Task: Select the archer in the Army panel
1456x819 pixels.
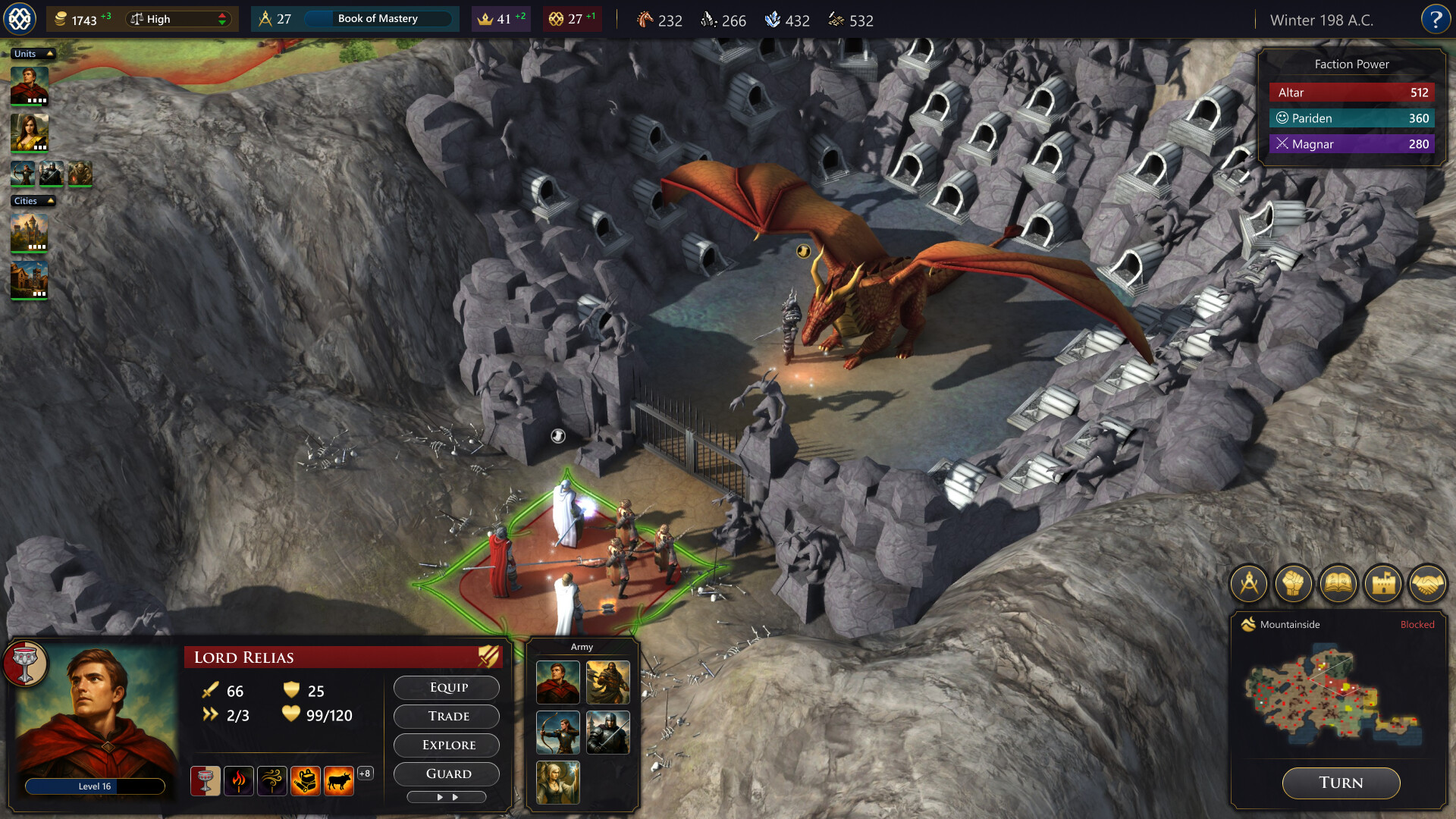Action: pos(557,732)
